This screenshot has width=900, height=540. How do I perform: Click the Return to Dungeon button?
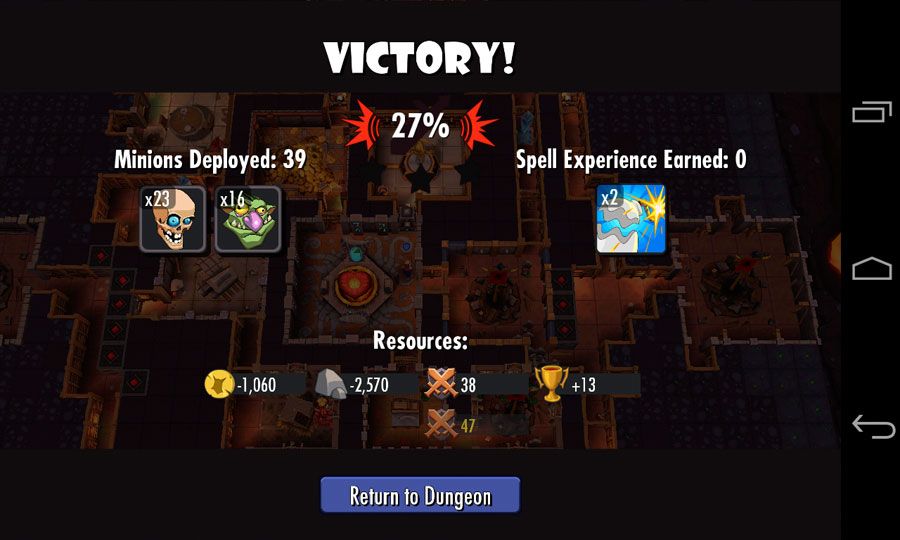(420, 495)
